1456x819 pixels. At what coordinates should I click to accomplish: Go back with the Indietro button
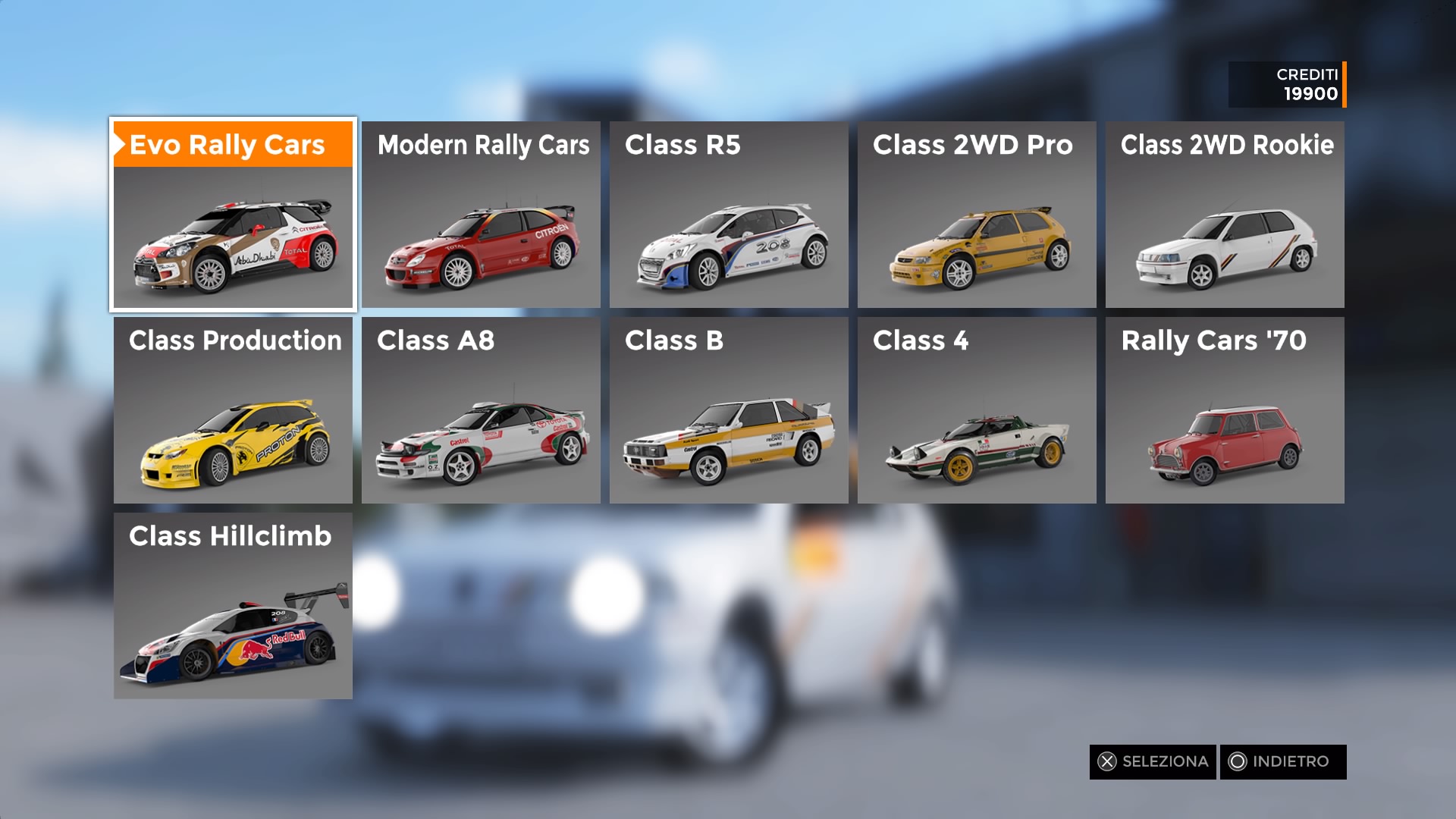[1282, 761]
